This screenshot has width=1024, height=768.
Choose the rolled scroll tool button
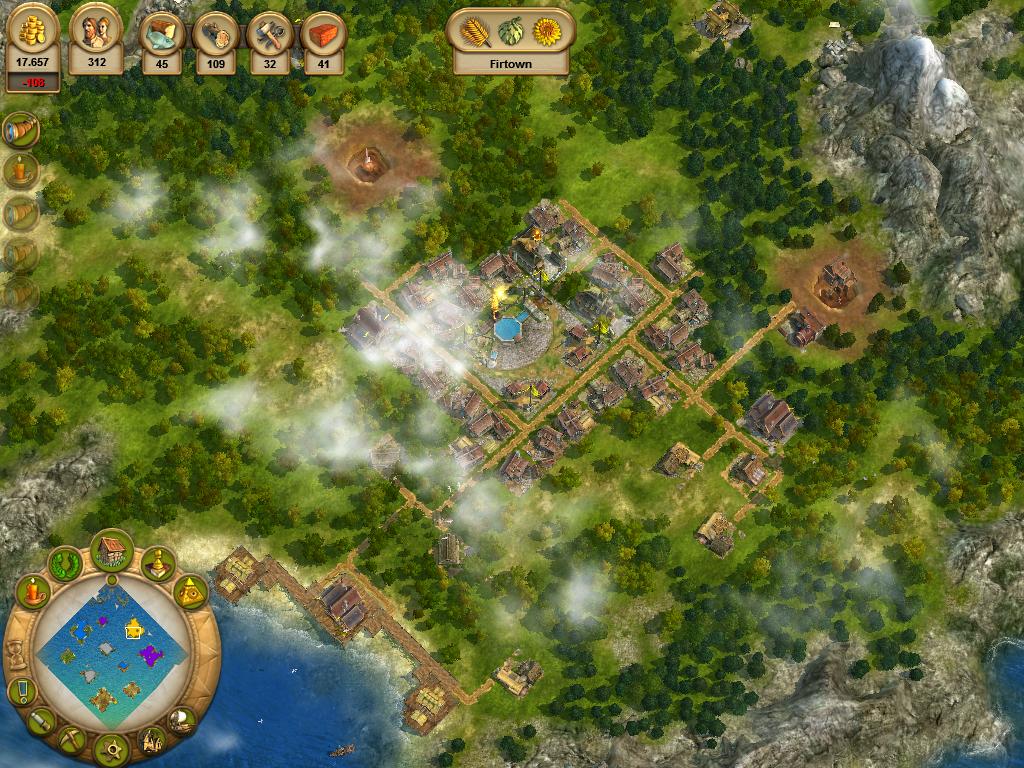pos(41,719)
